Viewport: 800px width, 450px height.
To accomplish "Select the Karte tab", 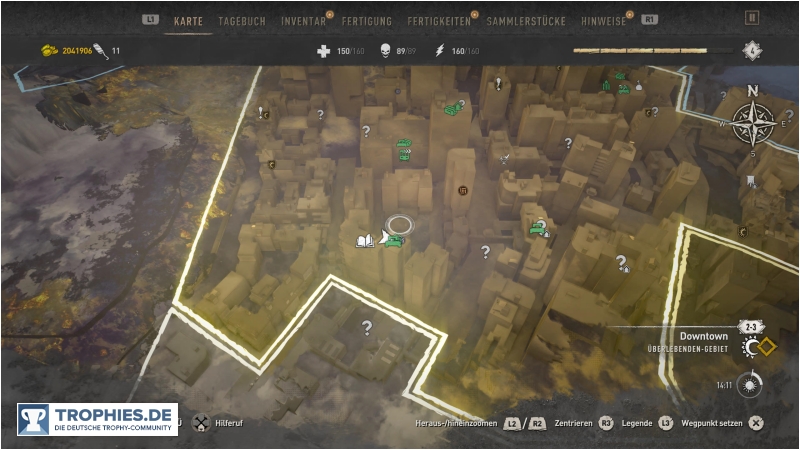I will coord(188,20).
